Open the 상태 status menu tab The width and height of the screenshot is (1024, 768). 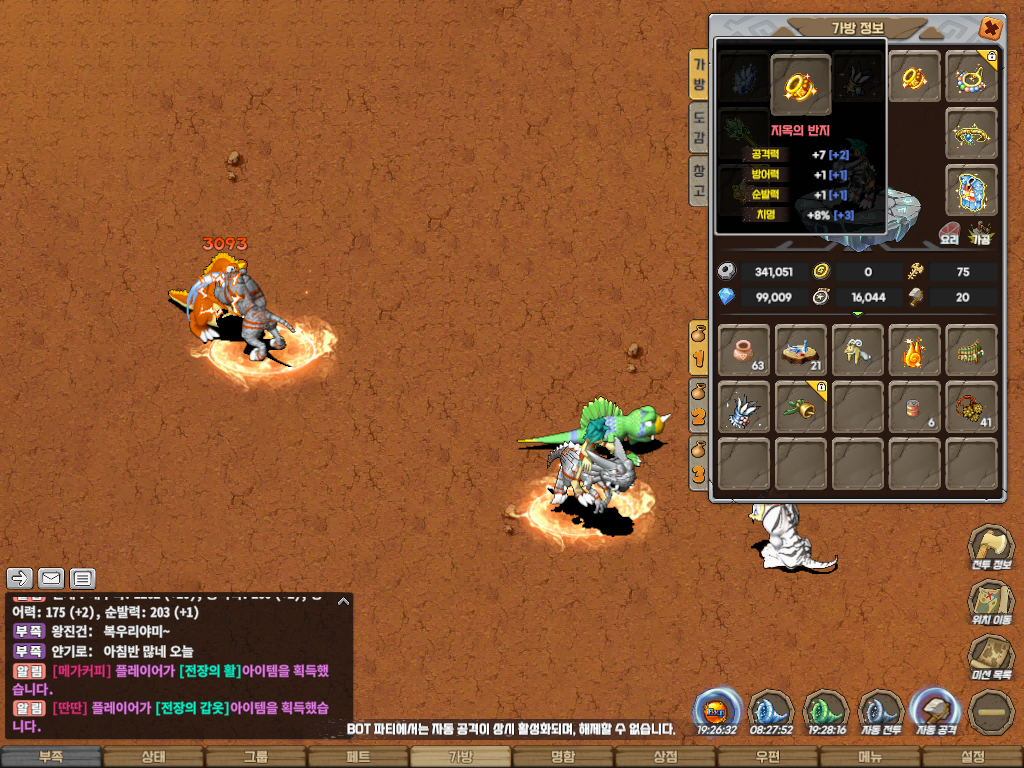pos(153,757)
